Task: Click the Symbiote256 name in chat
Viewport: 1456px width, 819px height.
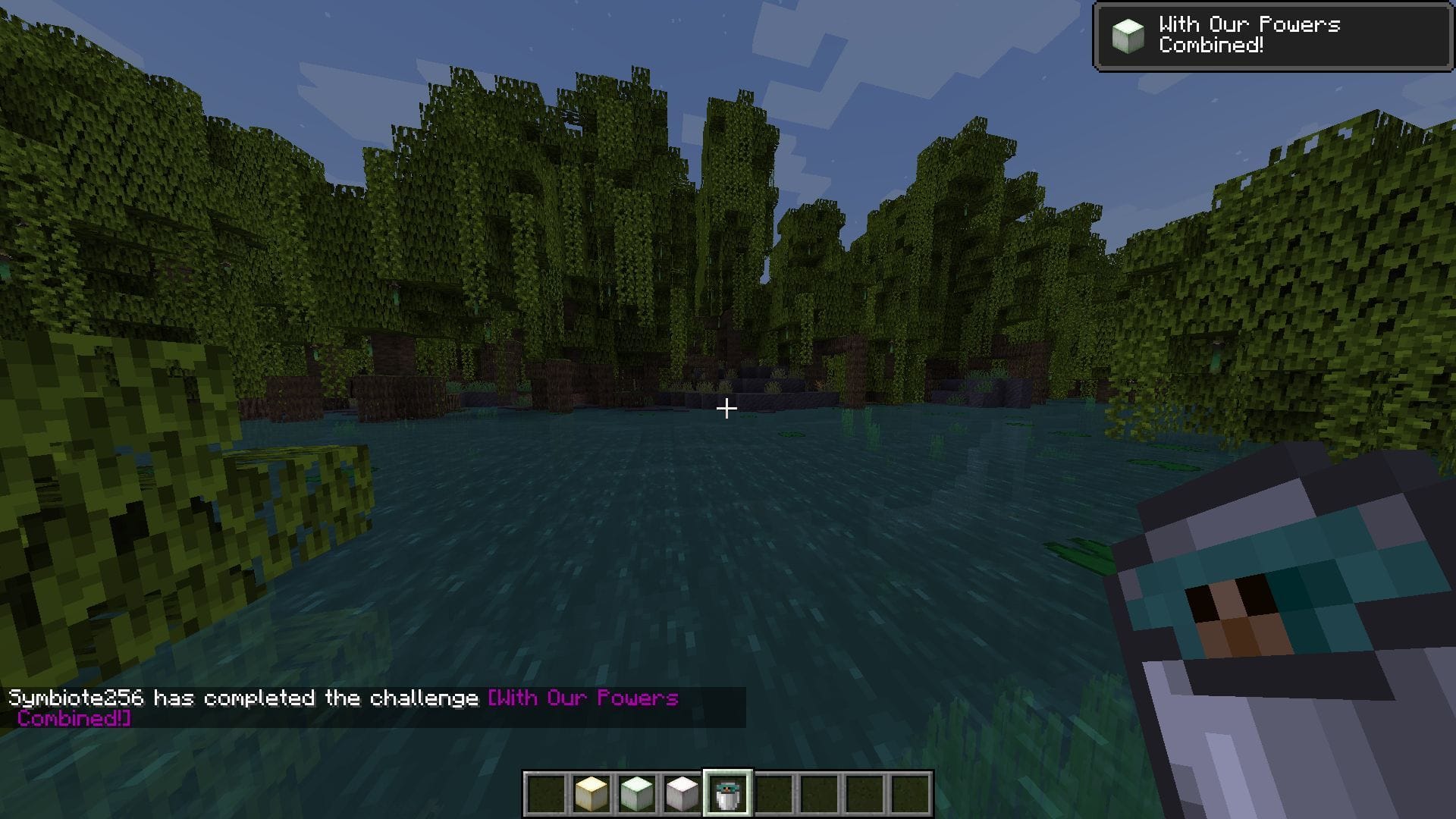Action: click(76, 698)
